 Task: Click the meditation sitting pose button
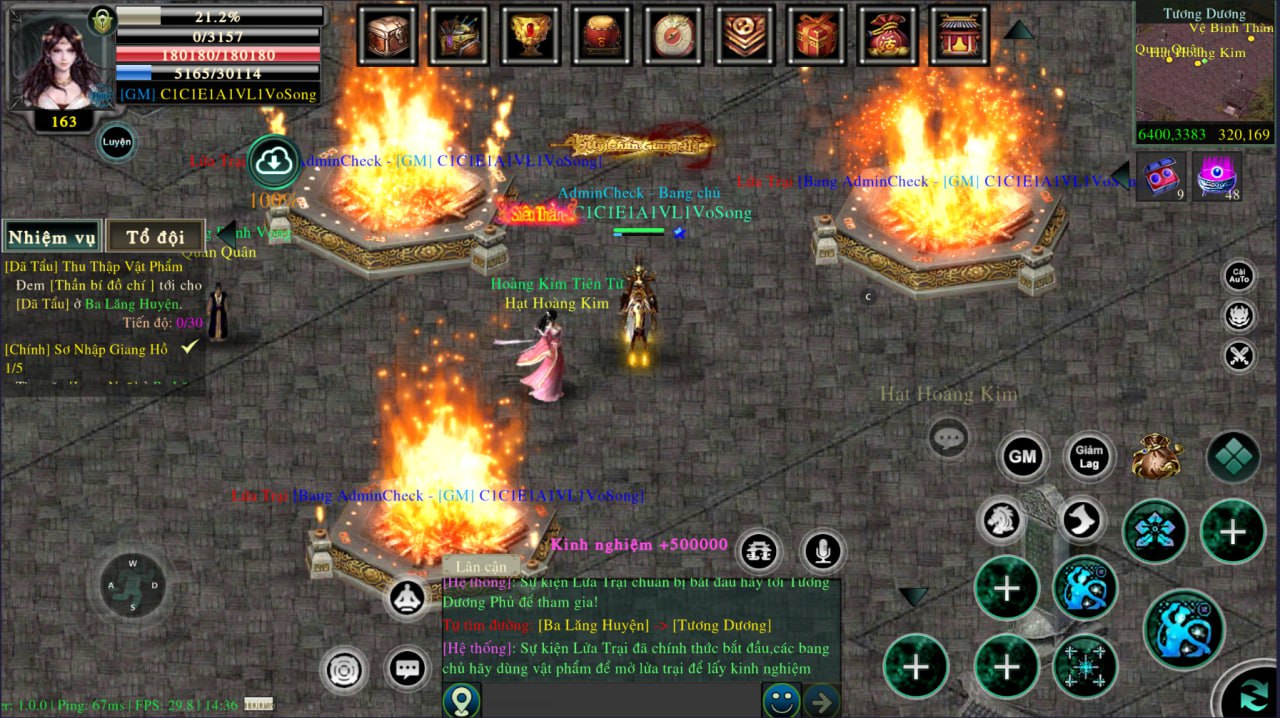407,598
